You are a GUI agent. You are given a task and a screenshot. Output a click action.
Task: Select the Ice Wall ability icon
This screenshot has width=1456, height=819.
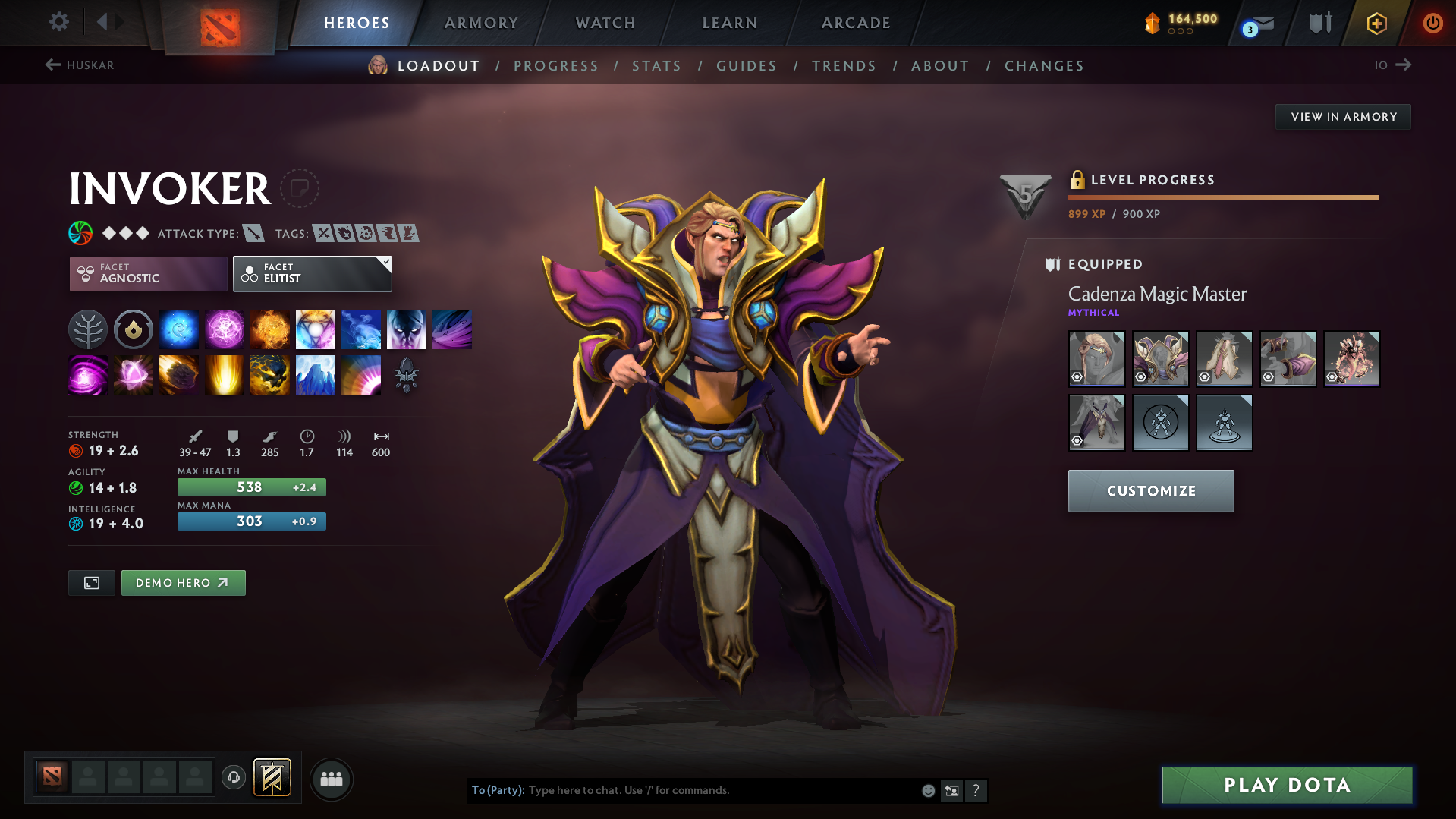click(316, 374)
